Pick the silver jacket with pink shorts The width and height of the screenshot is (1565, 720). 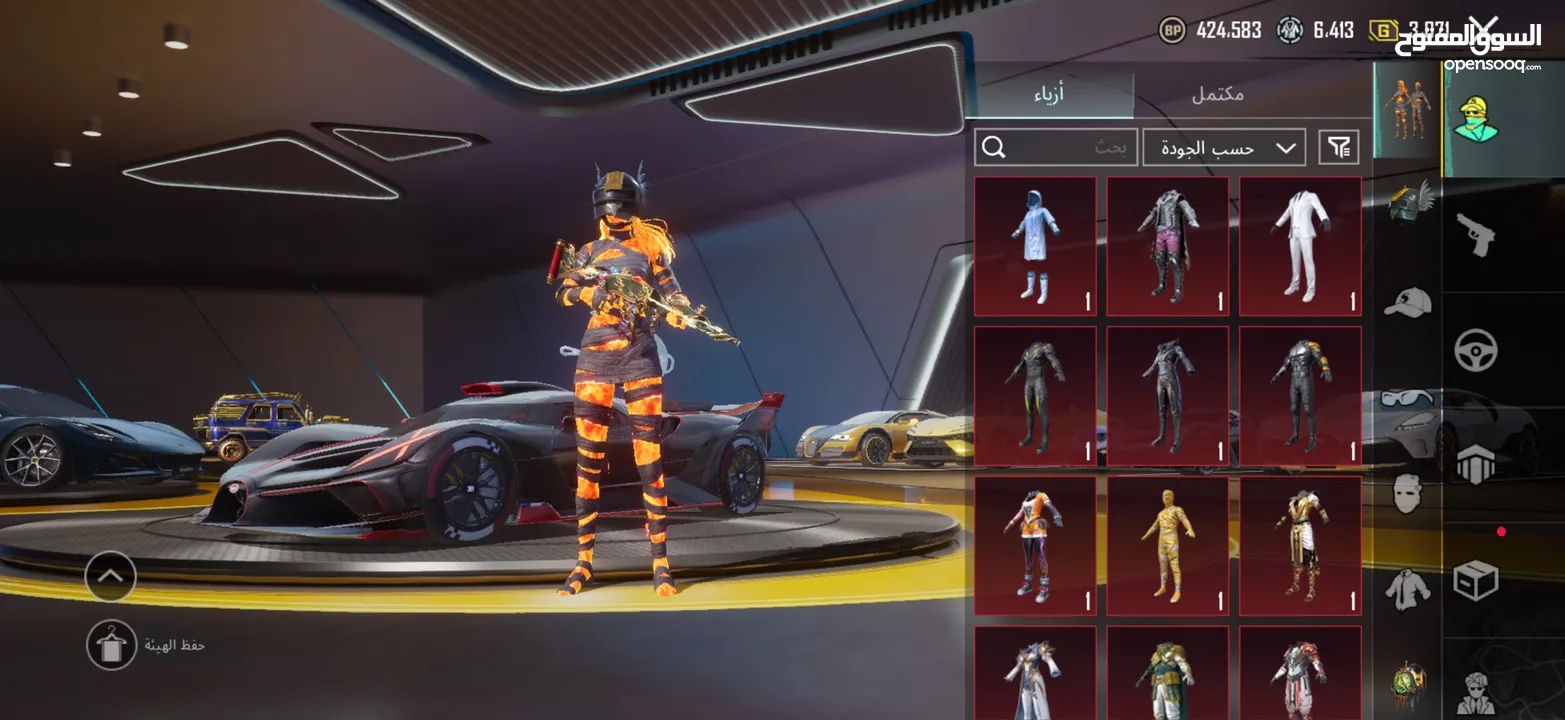1167,246
